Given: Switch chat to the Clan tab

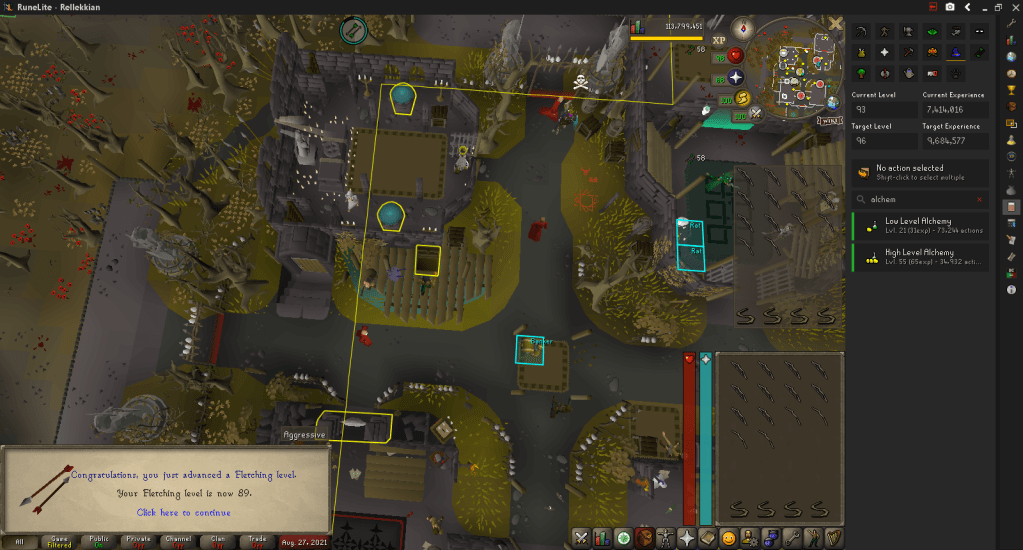Looking at the screenshot, I should [219, 541].
